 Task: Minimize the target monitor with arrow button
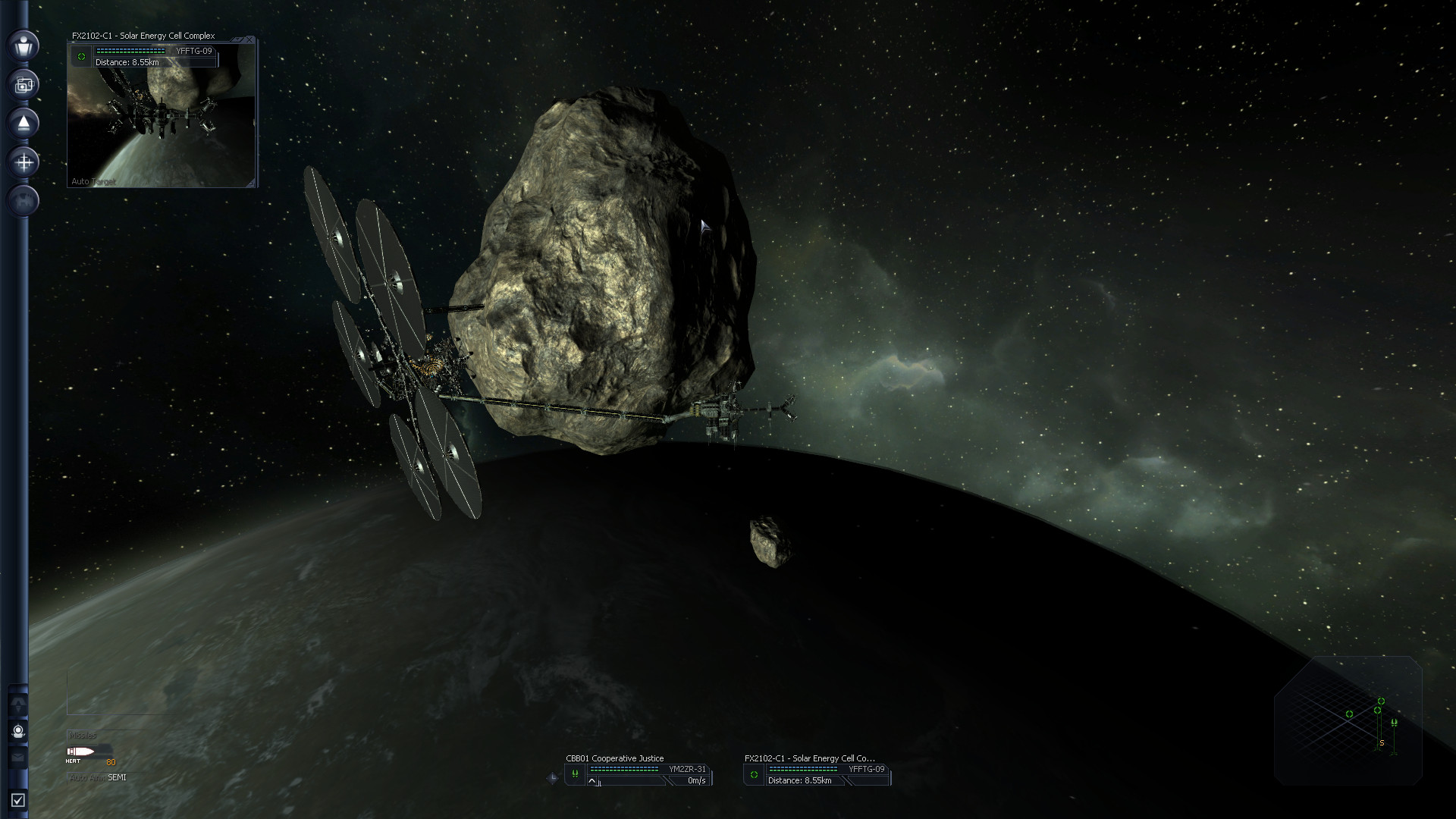pos(238,39)
